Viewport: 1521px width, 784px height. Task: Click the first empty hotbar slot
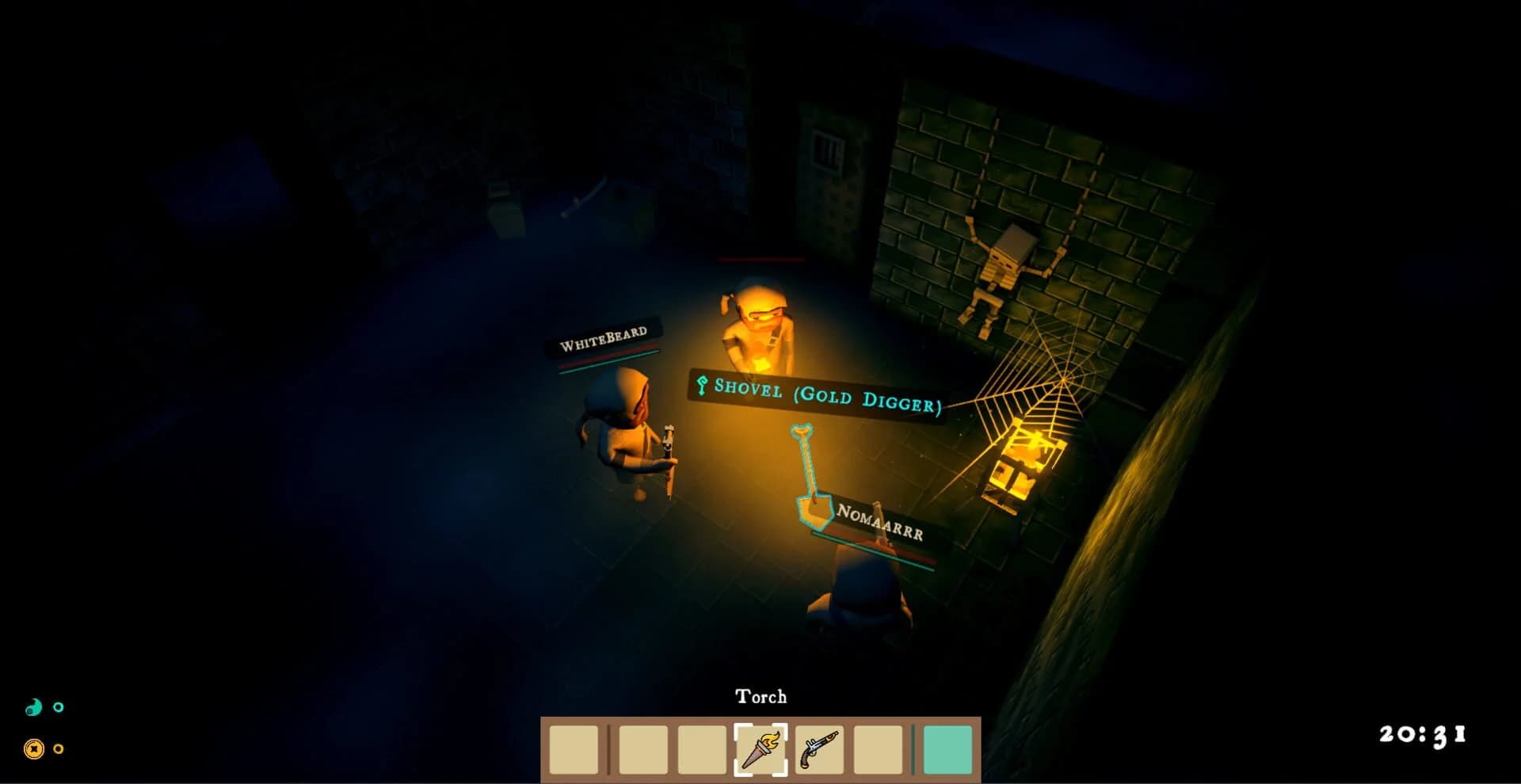pyautogui.click(x=573, y=748)
